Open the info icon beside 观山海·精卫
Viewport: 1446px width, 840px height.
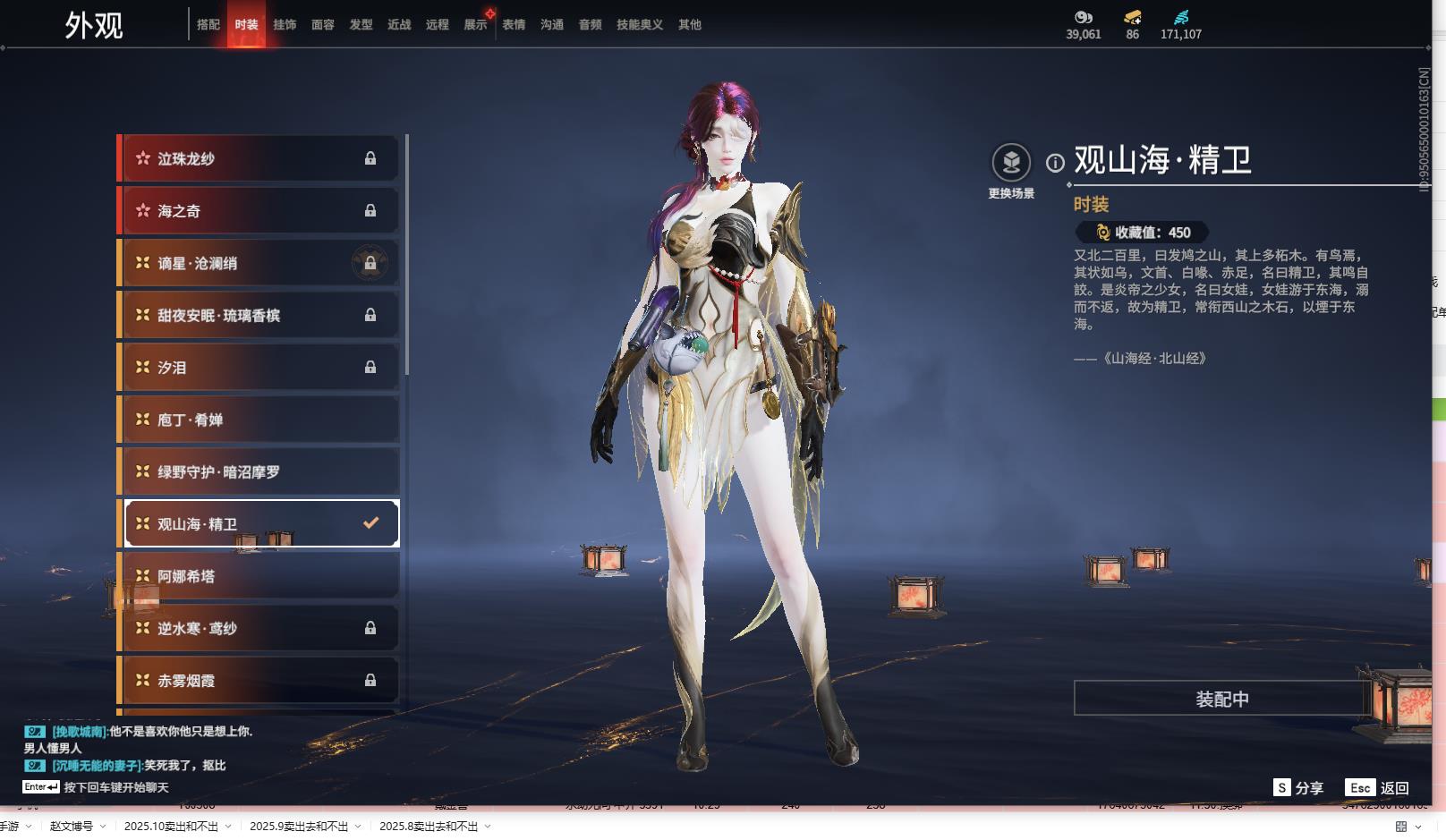(1056, 163)
